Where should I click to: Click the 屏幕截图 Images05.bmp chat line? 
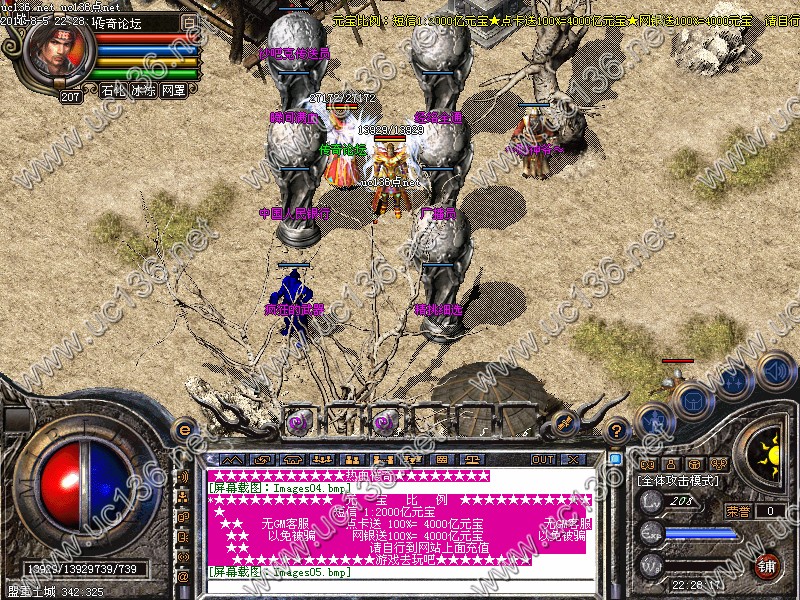point(278,573)
